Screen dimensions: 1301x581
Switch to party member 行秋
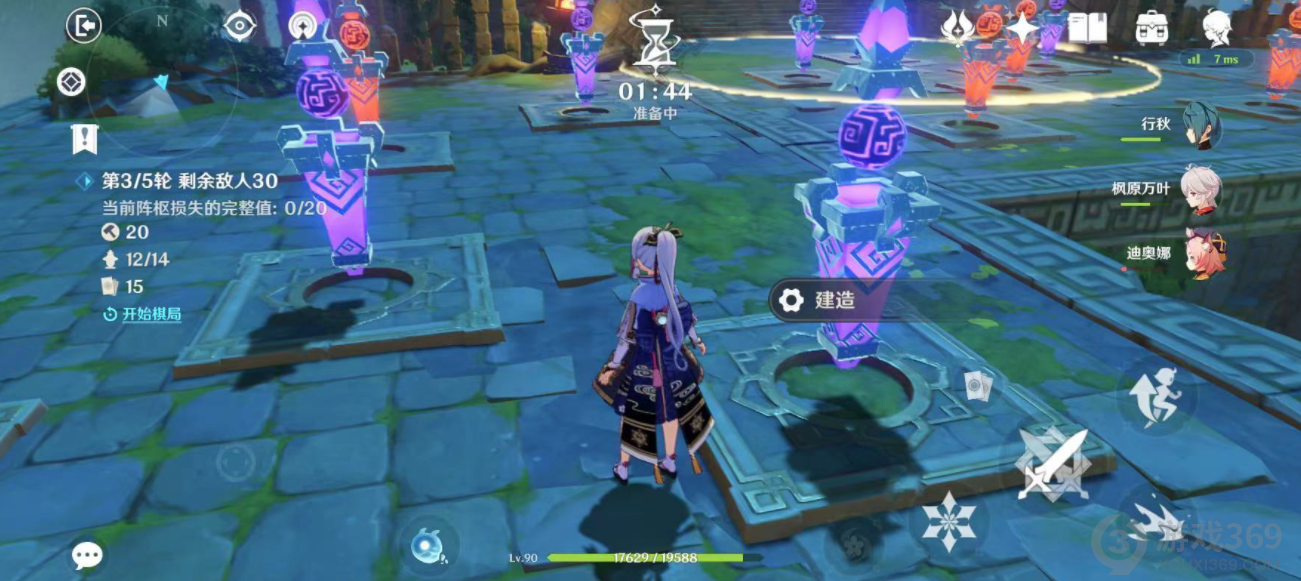(1201, 125)
